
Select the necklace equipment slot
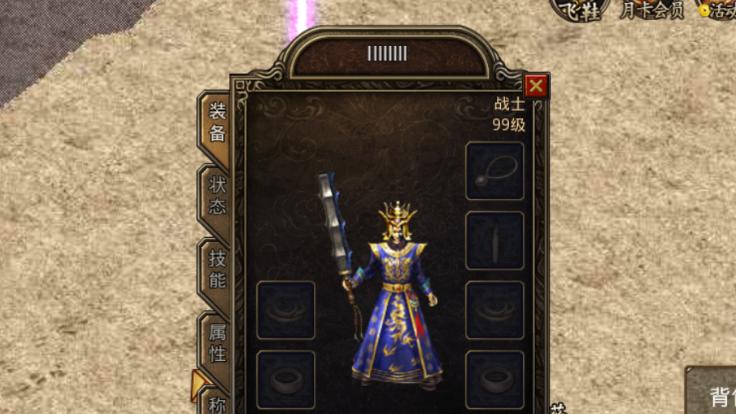(x=494, y=170)
